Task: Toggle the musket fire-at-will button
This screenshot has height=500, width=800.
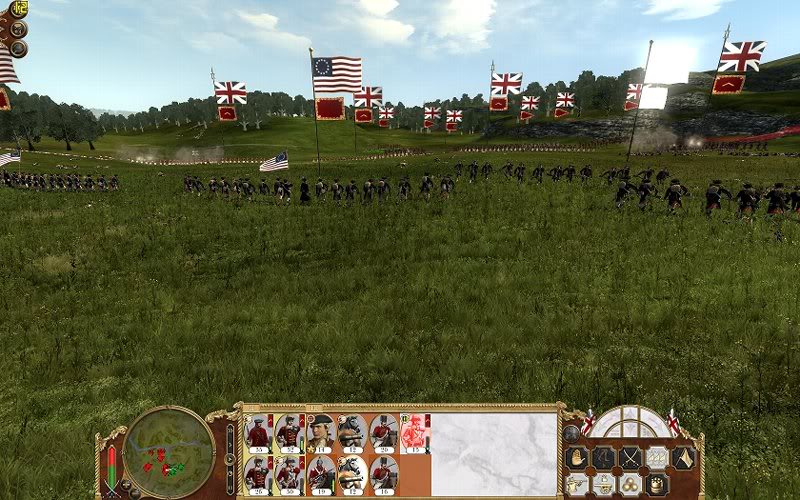Action: coord(576,484)
